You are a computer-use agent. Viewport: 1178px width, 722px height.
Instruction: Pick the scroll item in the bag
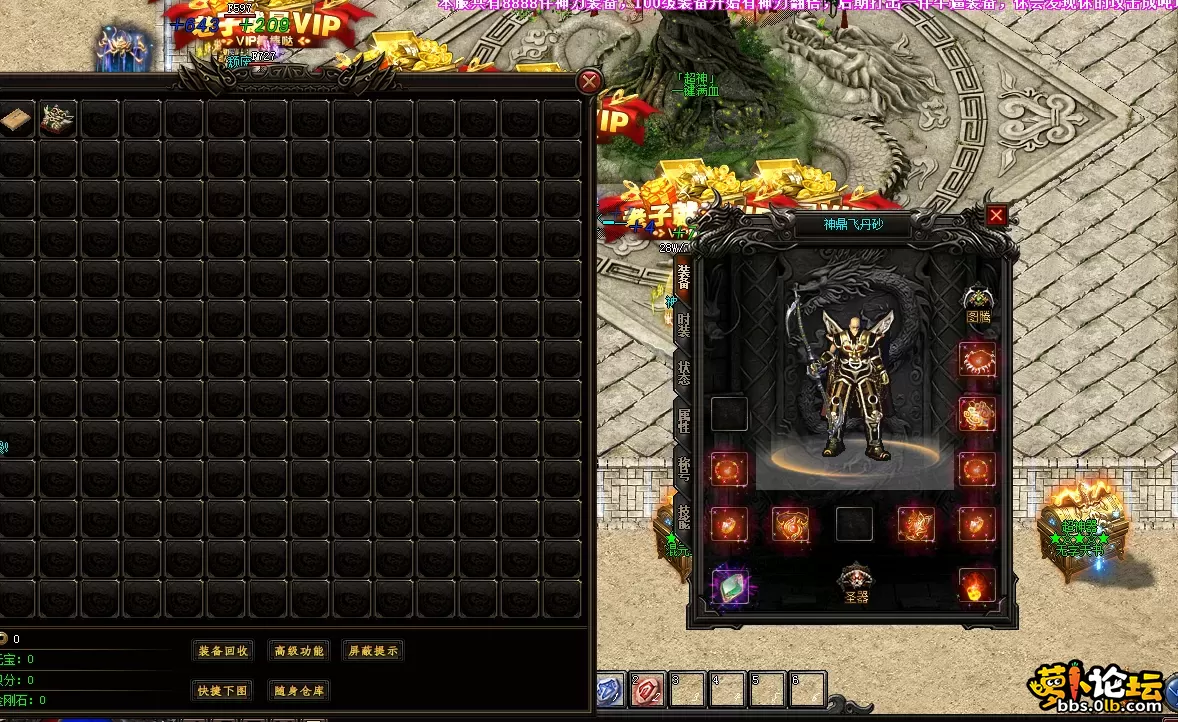(16, 120)
